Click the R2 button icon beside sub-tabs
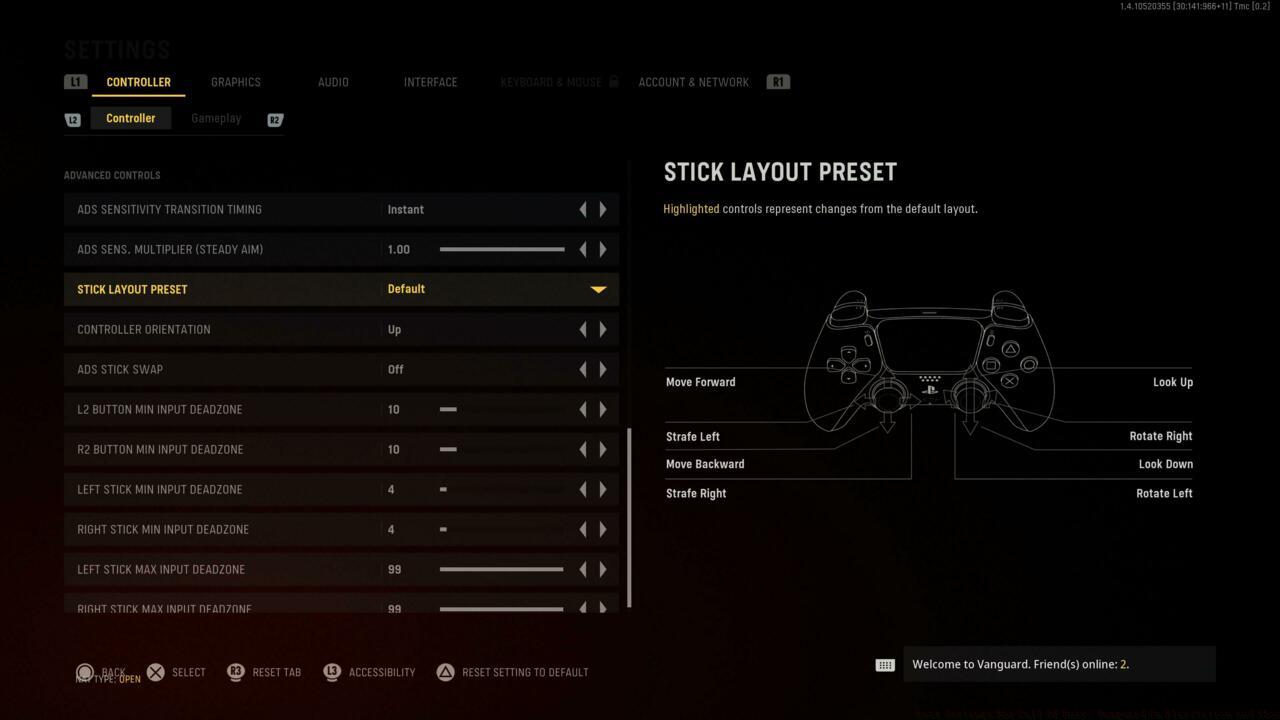 (x=274, y=119)
